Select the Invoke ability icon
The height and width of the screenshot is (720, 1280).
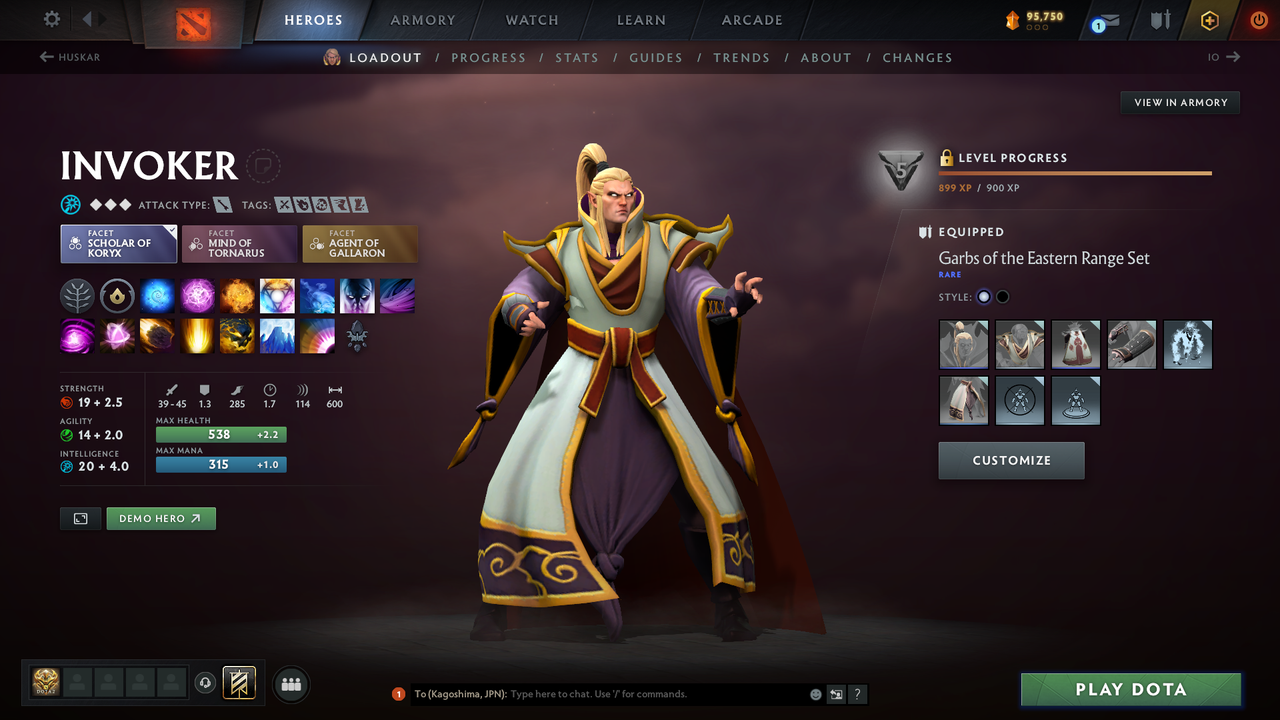coord(277,295)
